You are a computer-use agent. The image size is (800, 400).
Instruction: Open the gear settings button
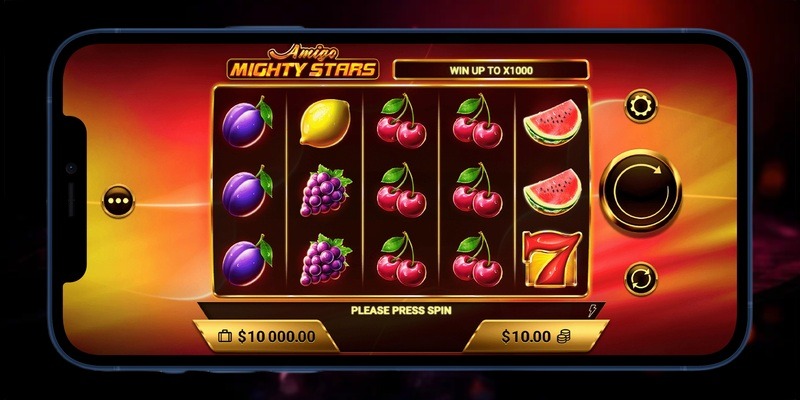point(640,105)
